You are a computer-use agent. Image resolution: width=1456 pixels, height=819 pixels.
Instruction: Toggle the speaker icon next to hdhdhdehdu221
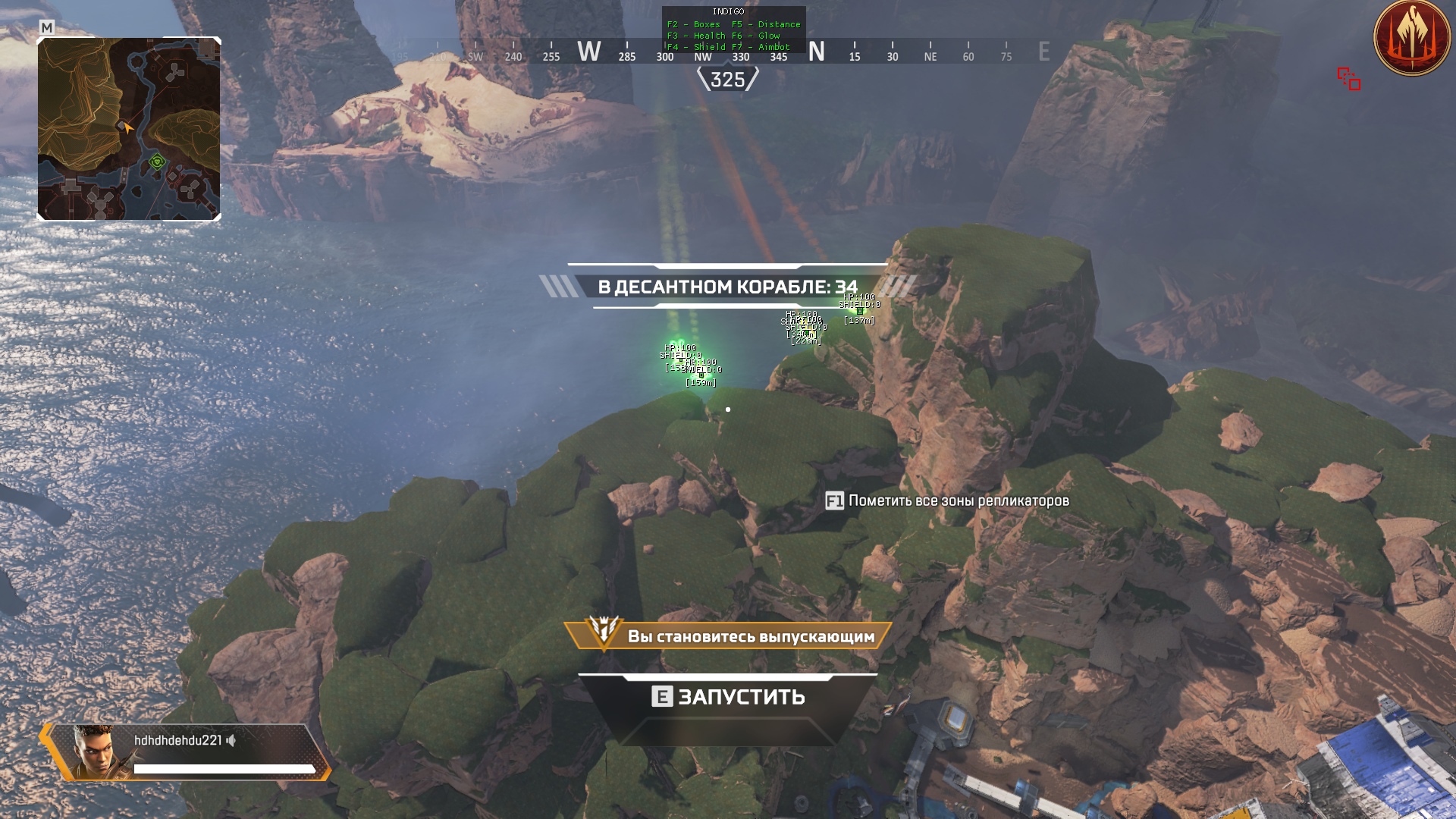(x=231, y=740)
